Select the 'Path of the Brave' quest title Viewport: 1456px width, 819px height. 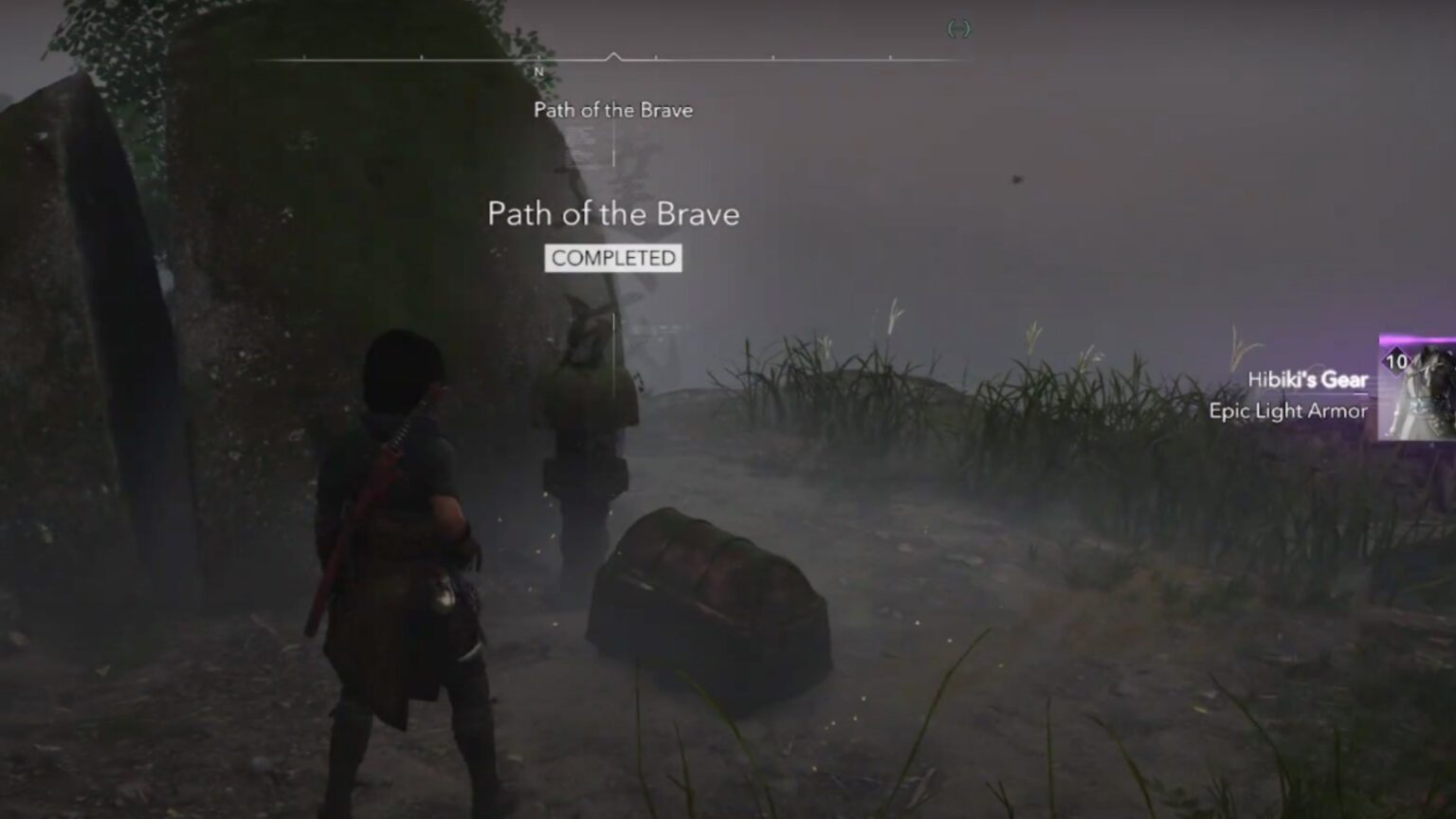coord(613,214)
